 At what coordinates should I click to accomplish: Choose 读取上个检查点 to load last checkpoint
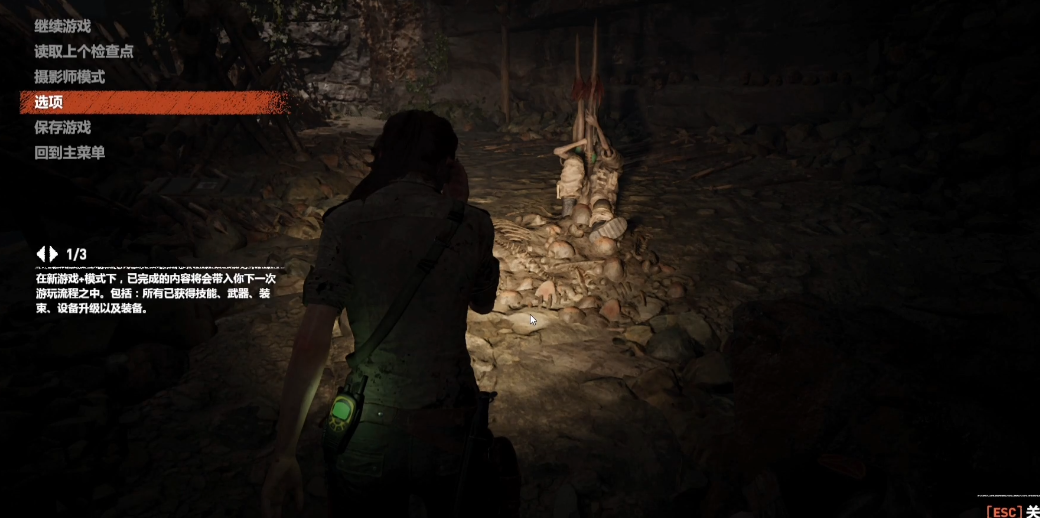[83, 51]
